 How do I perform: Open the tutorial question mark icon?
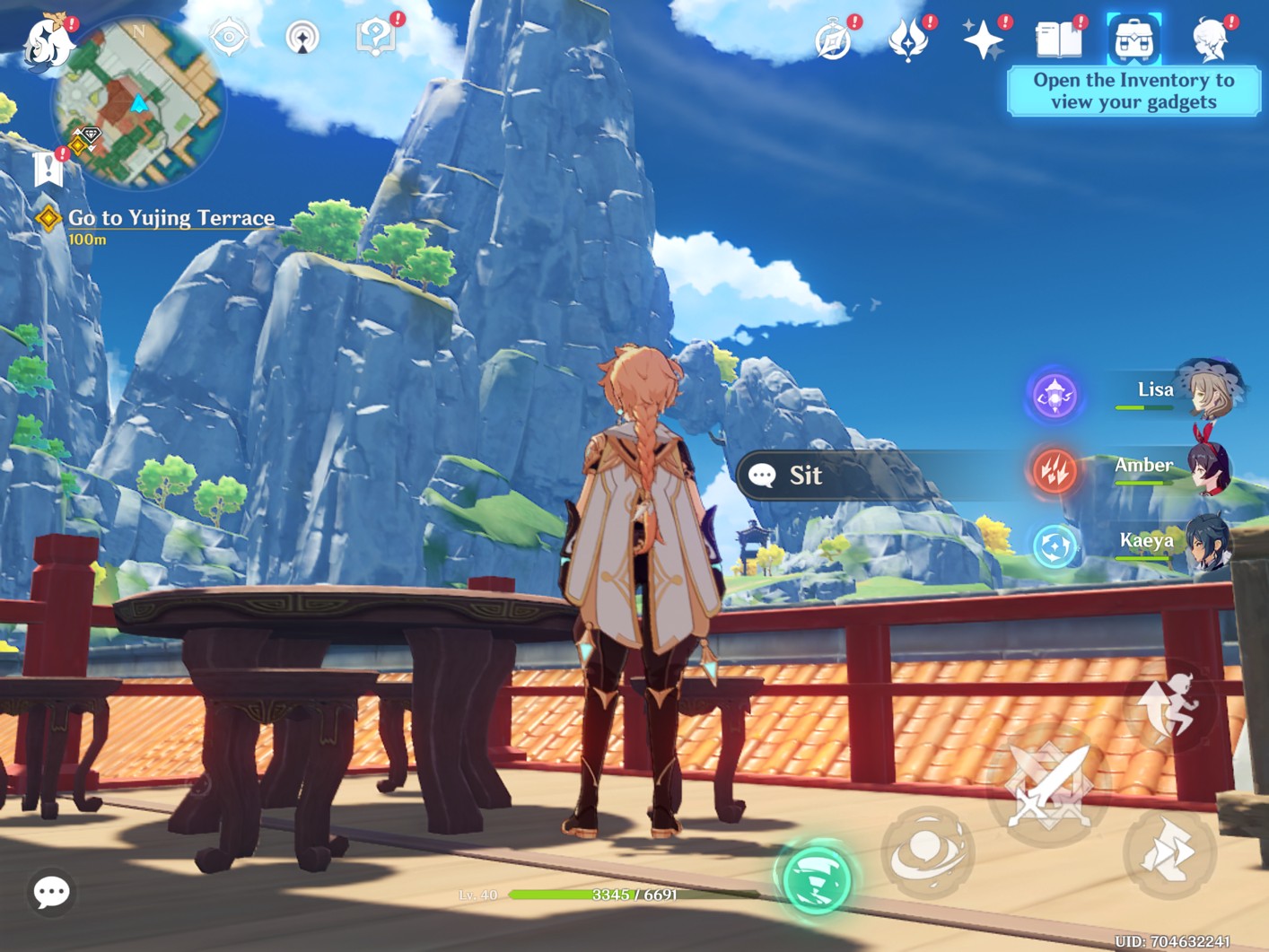[375, 38]
